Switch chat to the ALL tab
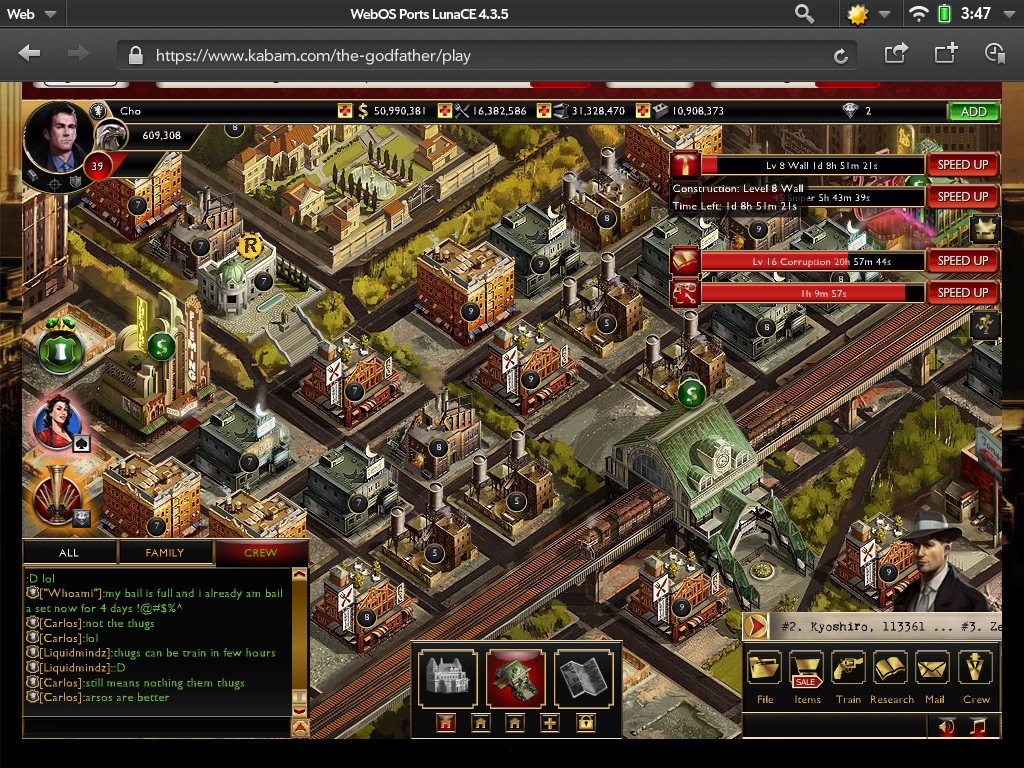This screenshot has width=1024, height=768. pos(69,552)
